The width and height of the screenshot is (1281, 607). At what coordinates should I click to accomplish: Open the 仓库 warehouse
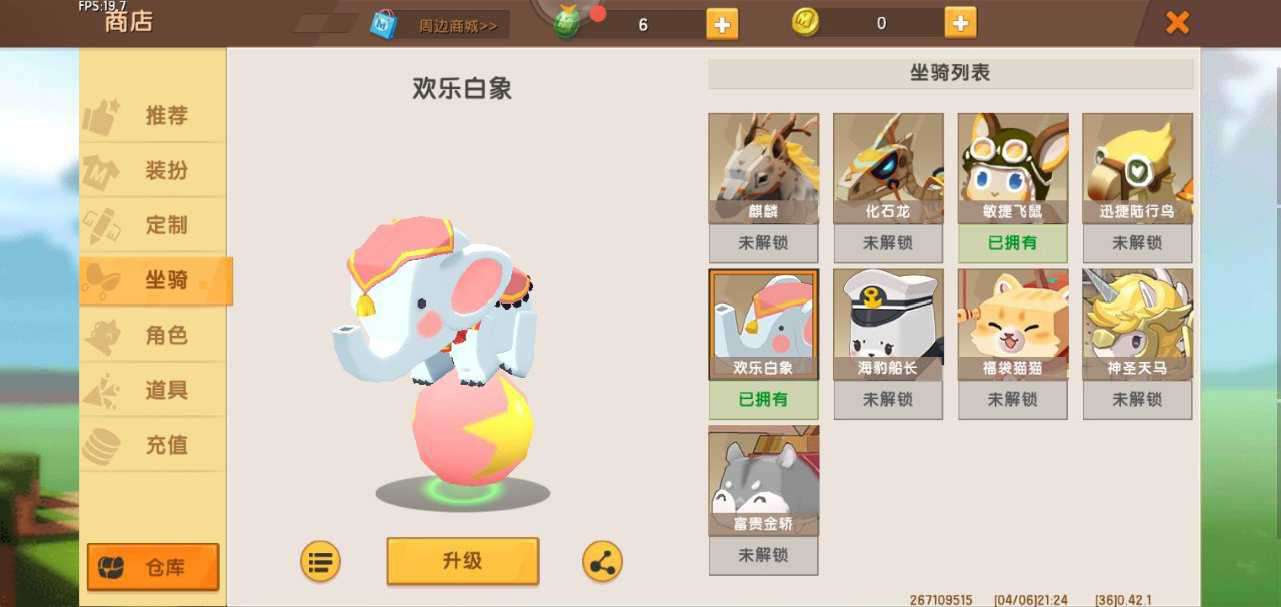[x=153, y=567]
